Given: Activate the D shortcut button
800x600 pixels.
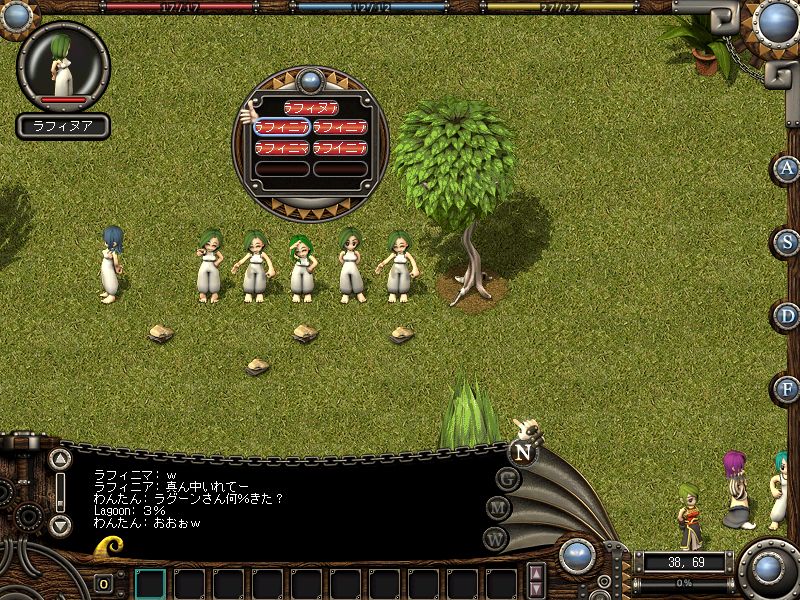Looking at the screenshot, I should 787,315.
